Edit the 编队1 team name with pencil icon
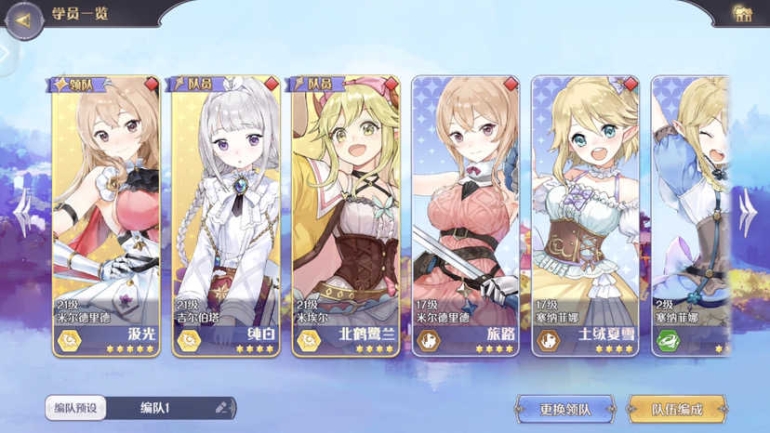The image size is (770, 433). [x=222, y=408]
